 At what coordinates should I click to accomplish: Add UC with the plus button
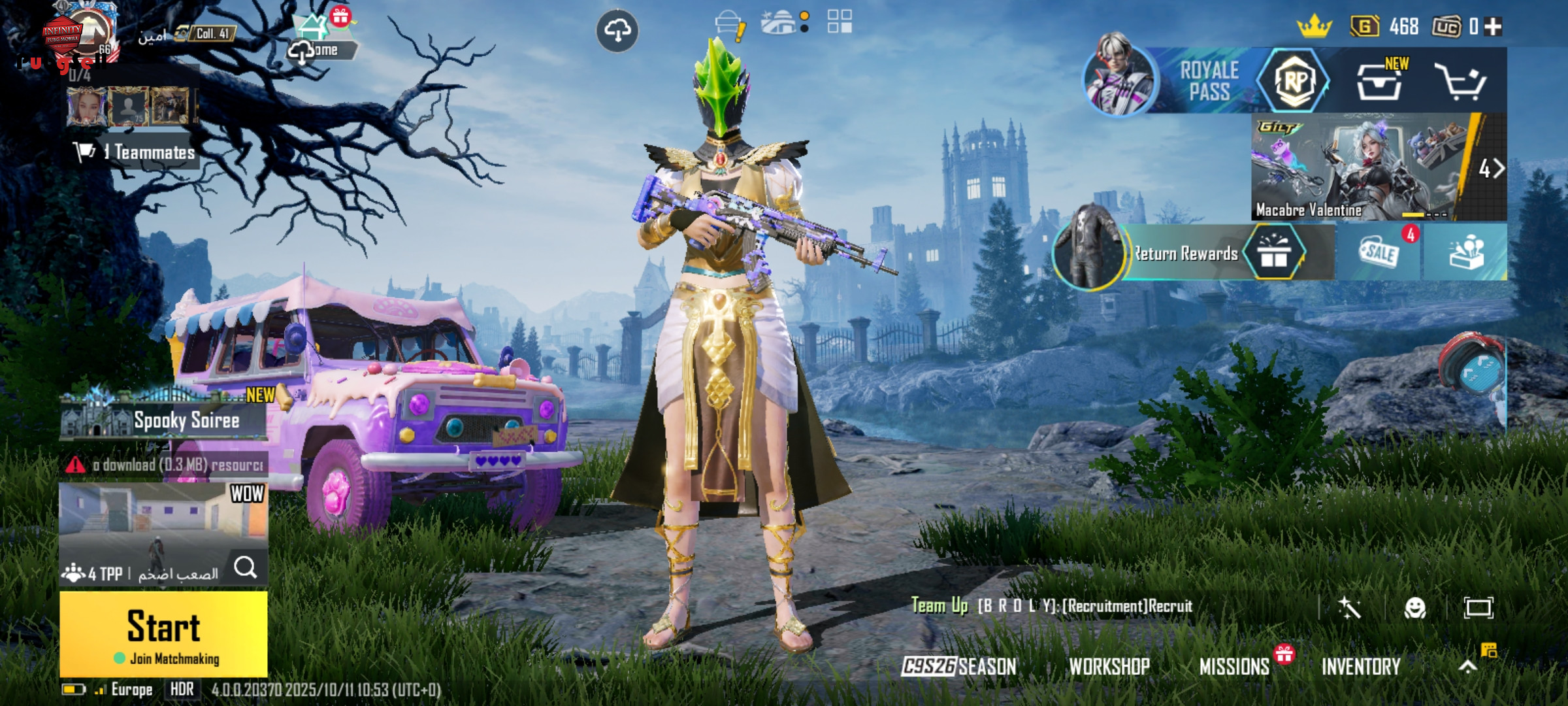coord(1493,27)
